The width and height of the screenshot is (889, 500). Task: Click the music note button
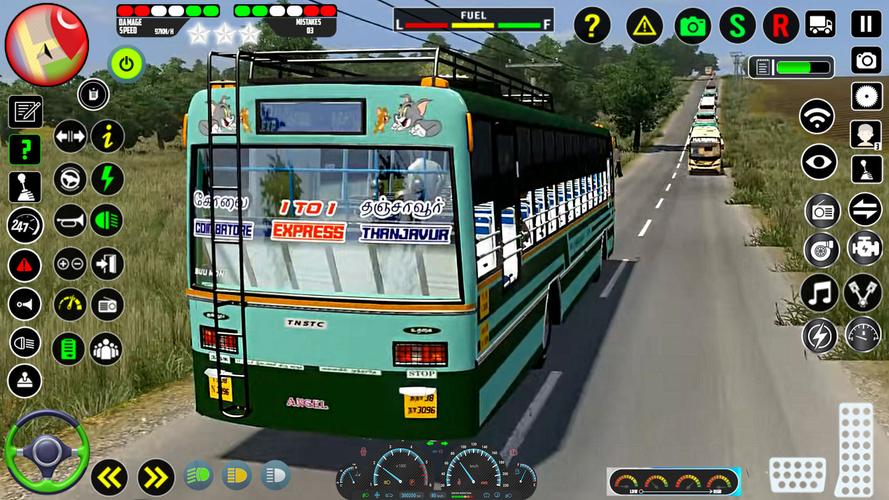coord(818,292)
